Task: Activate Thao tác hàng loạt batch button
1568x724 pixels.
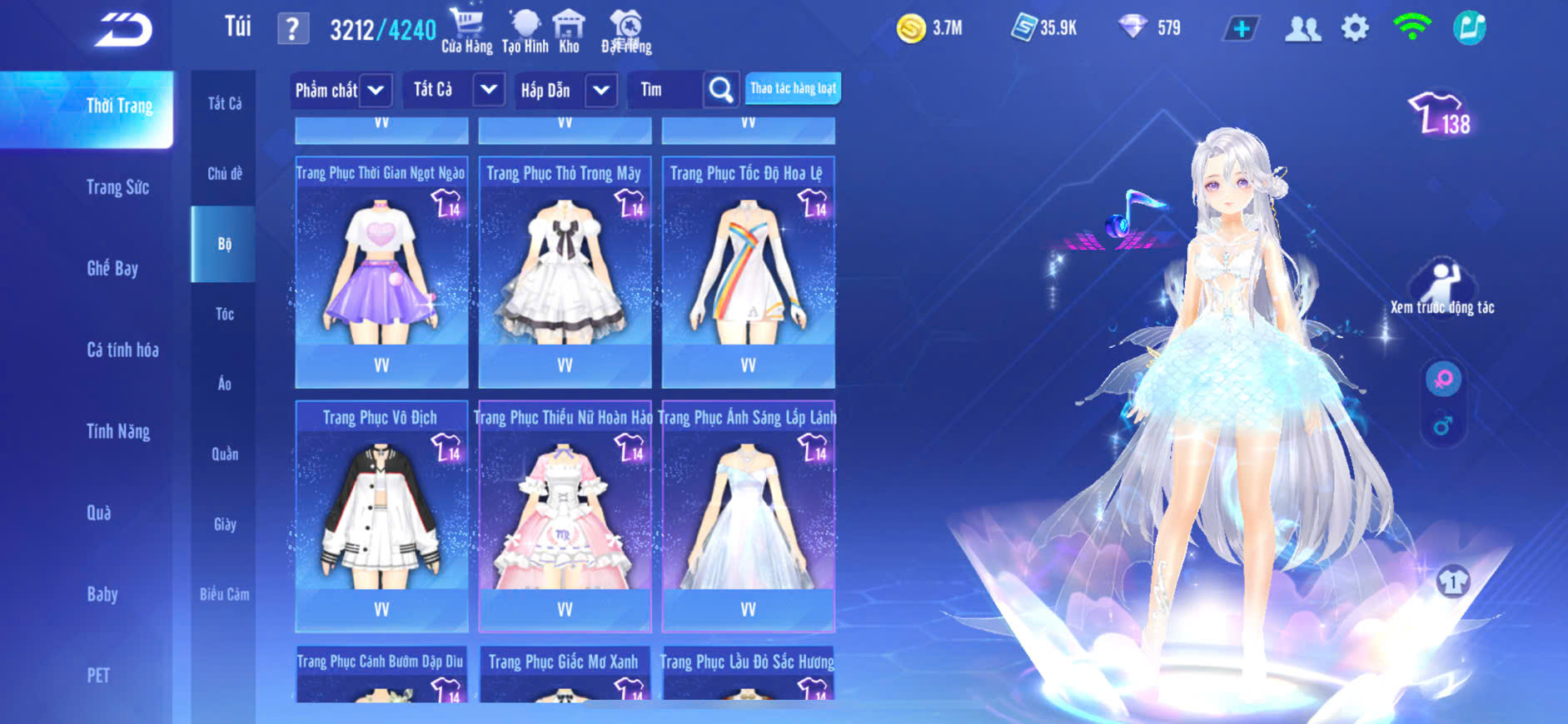Action: [793, 88]
